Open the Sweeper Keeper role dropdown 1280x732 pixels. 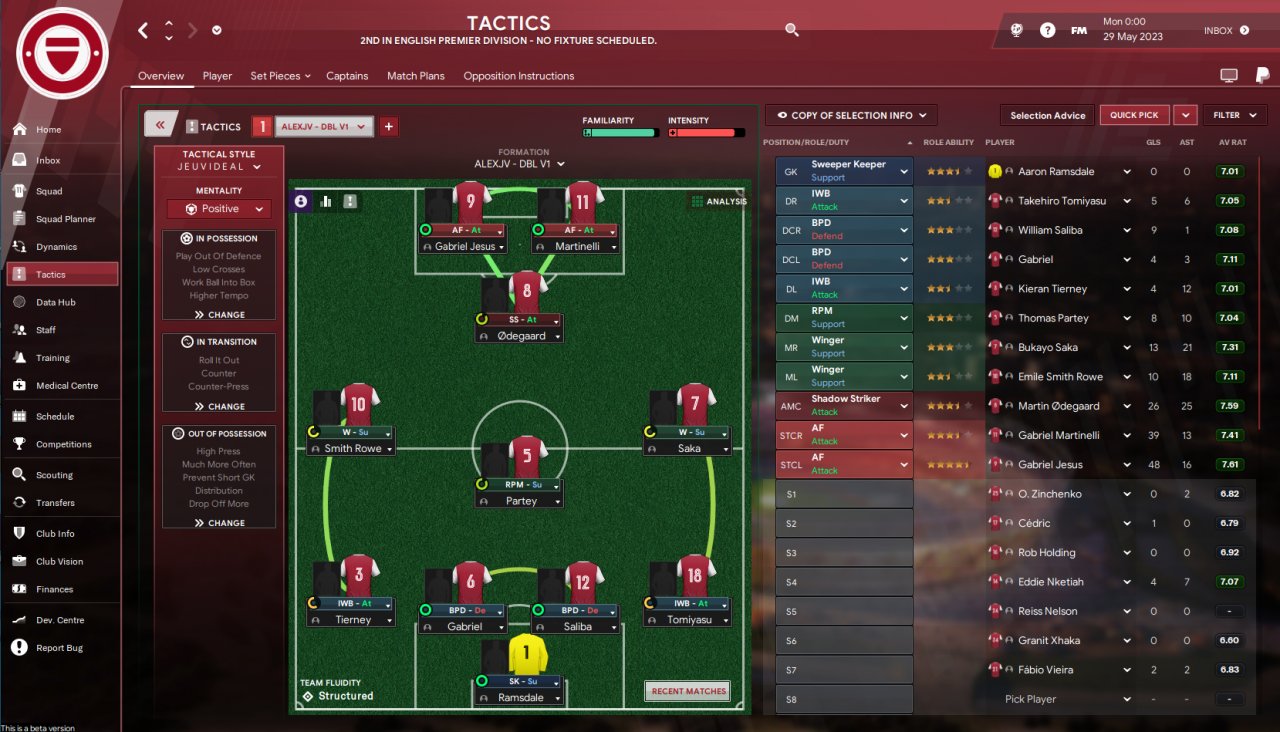[x=904, y=171]
